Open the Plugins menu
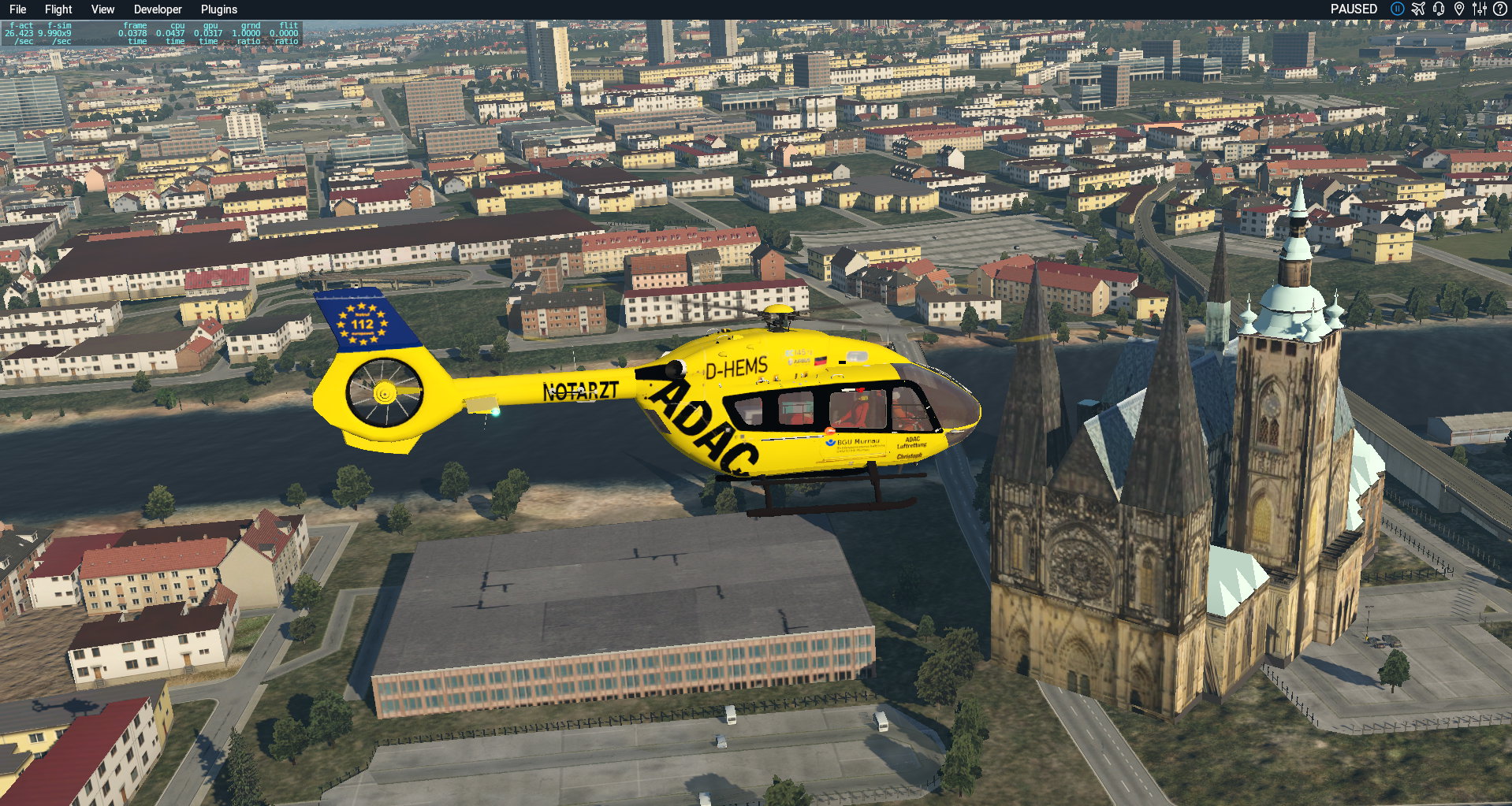 coord(218,9)
